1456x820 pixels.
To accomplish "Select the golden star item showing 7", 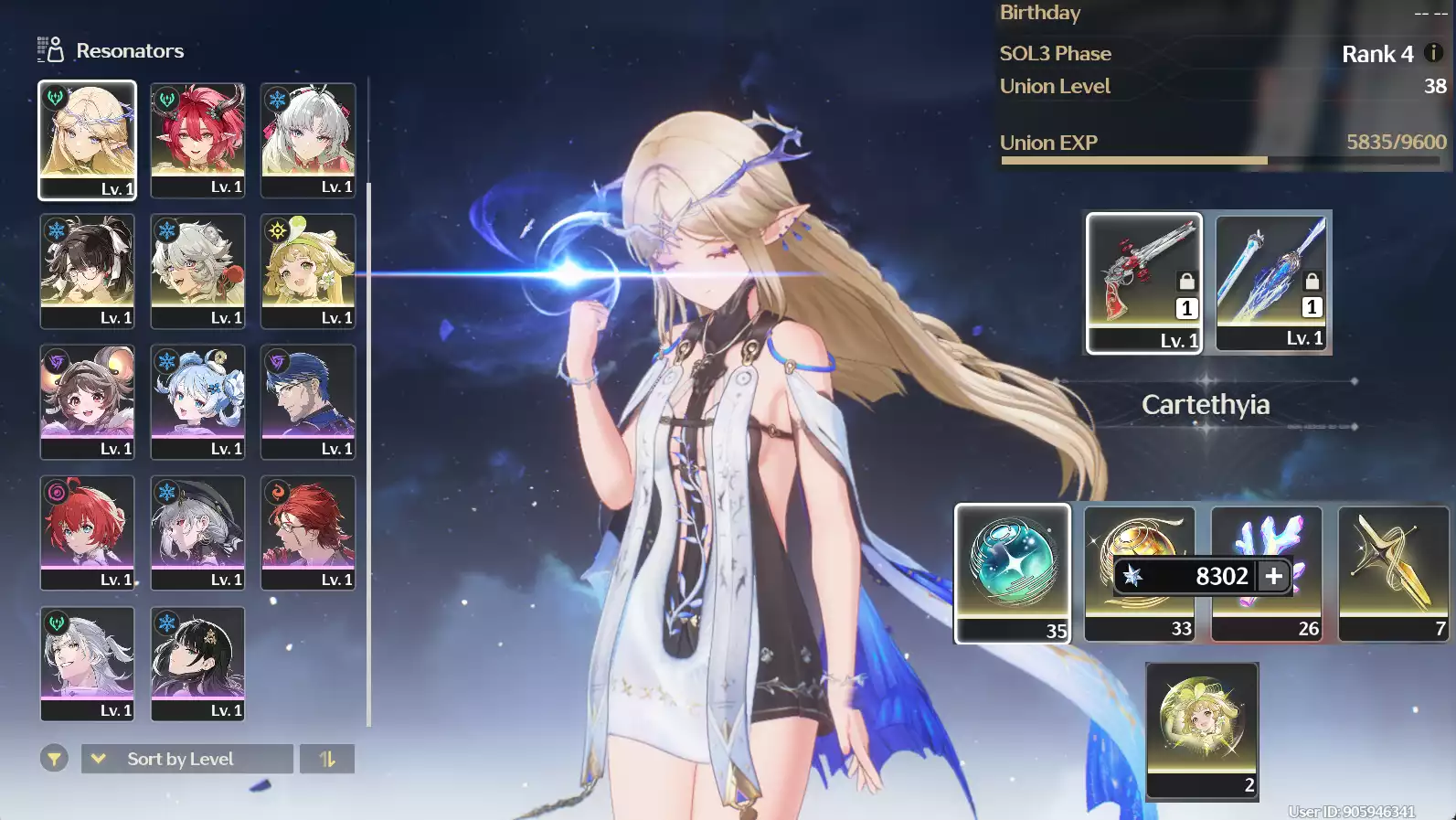I will pyautogui.click(x=1392, y=574).
